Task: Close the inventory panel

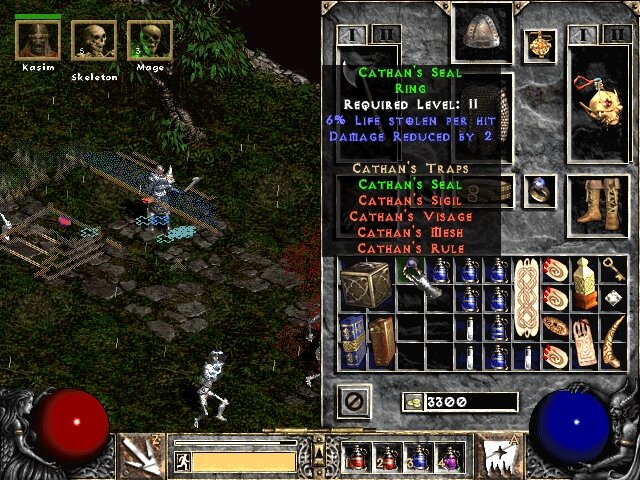Action: pos(357,401)
